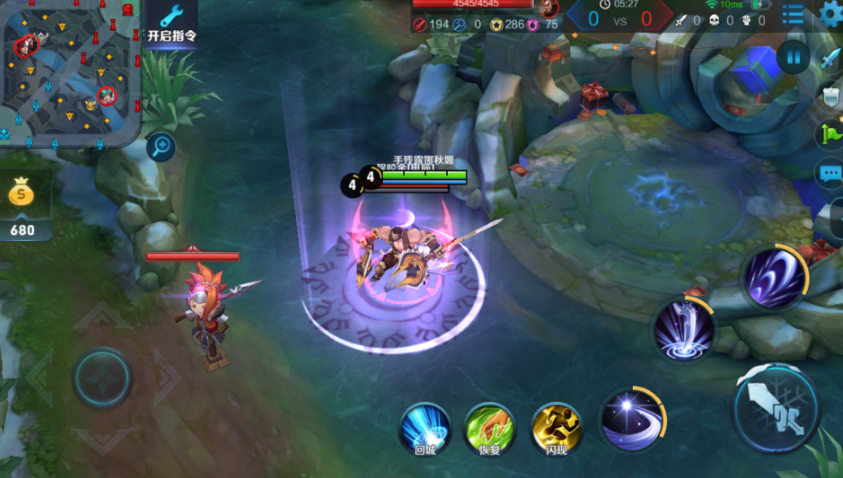Cast the purple crescent slash skill

[x=774, y=276]
